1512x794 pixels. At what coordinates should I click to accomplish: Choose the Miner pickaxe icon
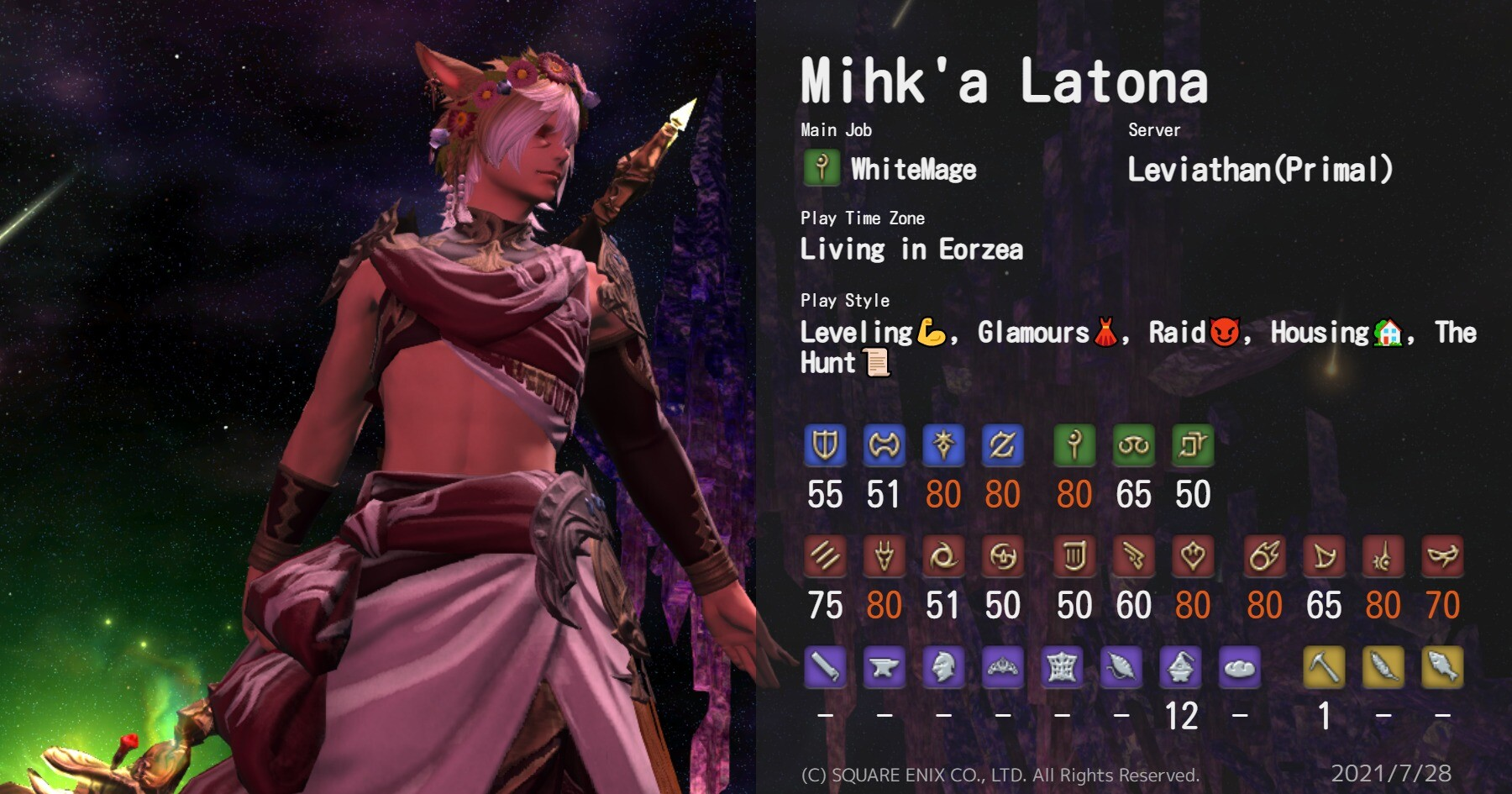click(1324, 667)
